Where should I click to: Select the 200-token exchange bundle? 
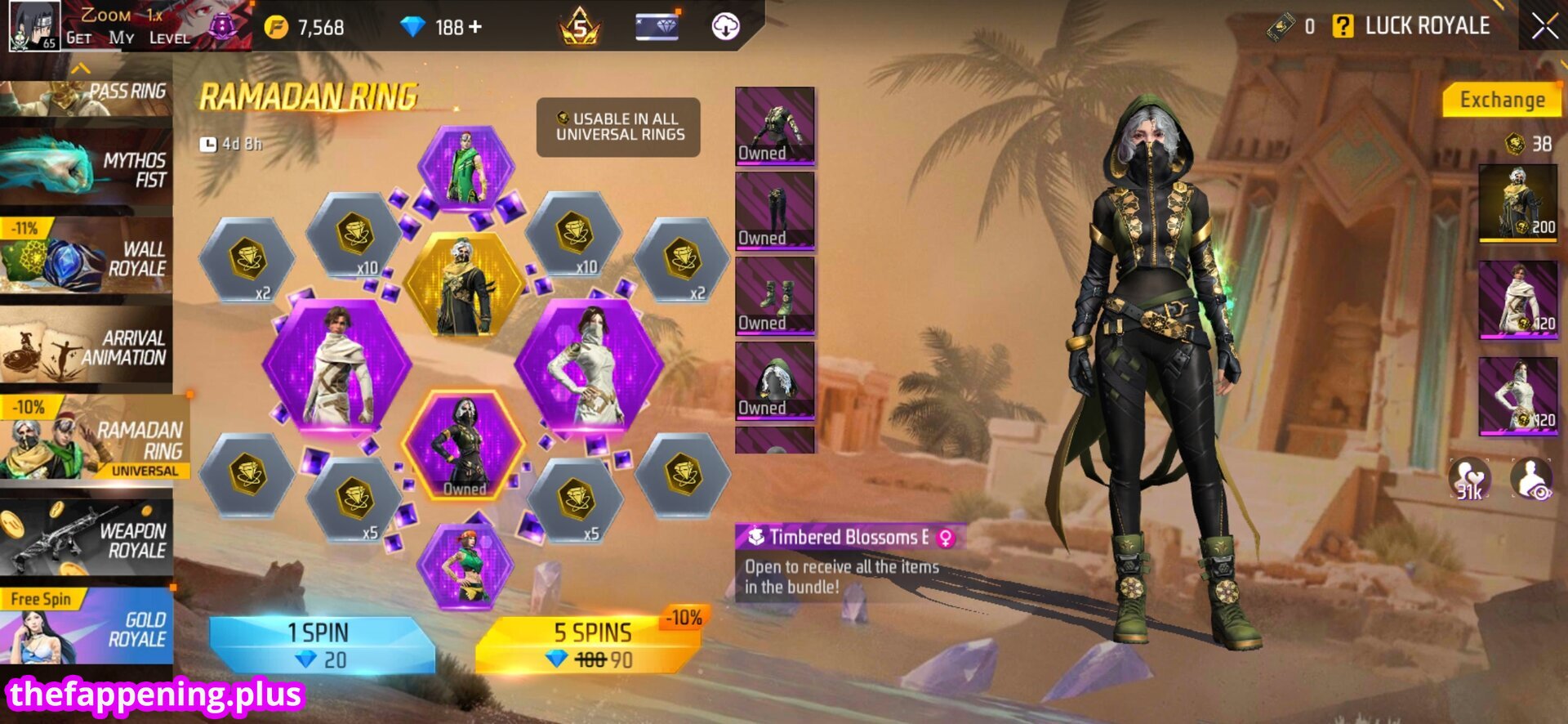(1517, 203)
